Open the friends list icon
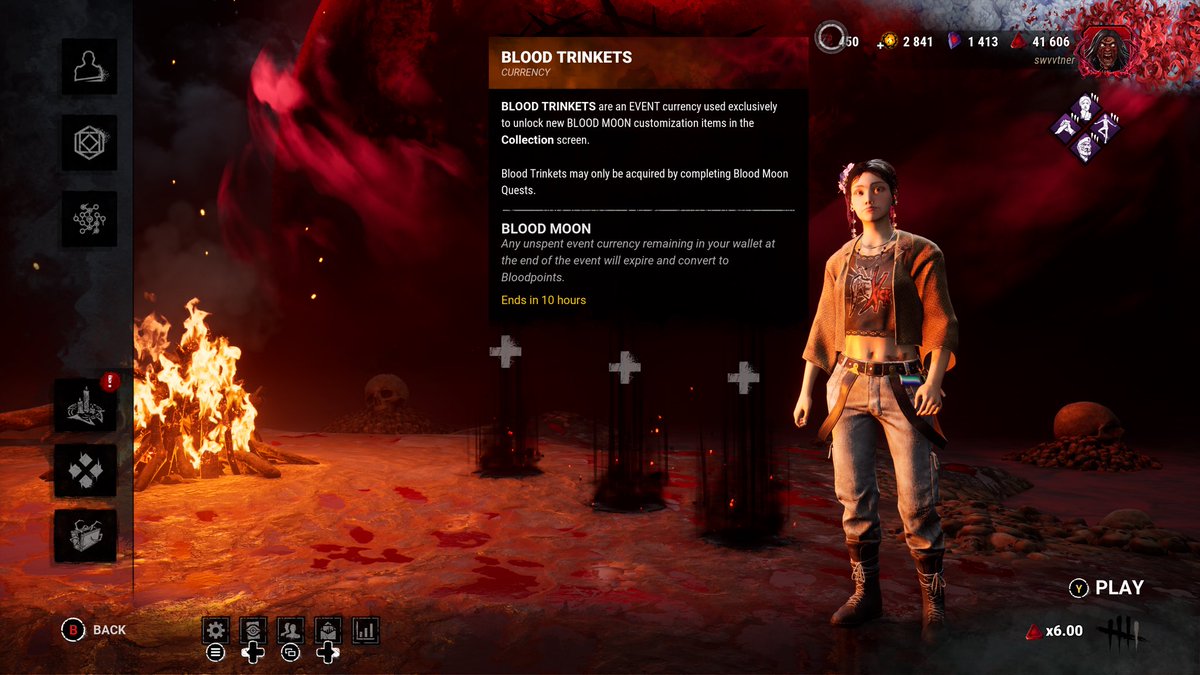This screenshot has height=675, width=1200. [290, 630]
